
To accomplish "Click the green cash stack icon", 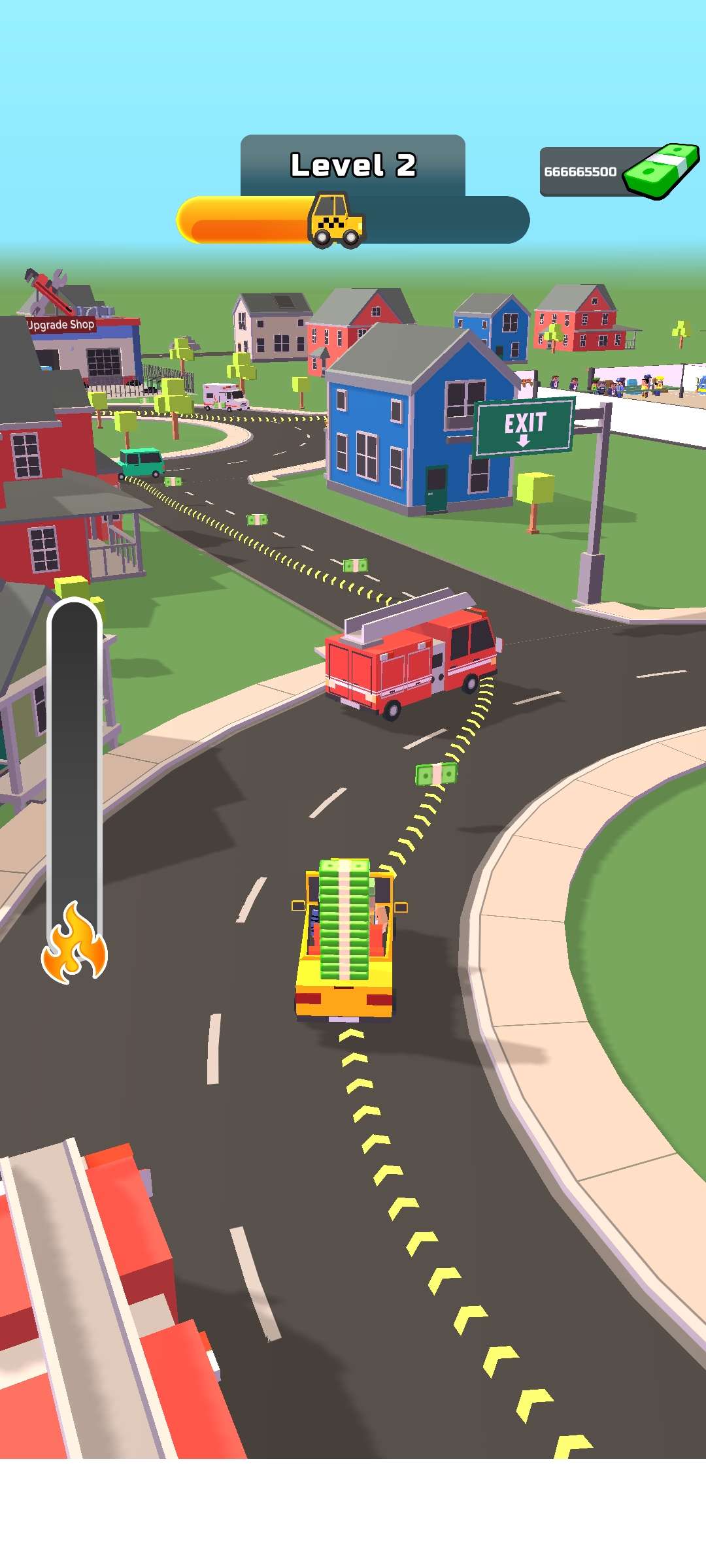I will click(661, 170).
